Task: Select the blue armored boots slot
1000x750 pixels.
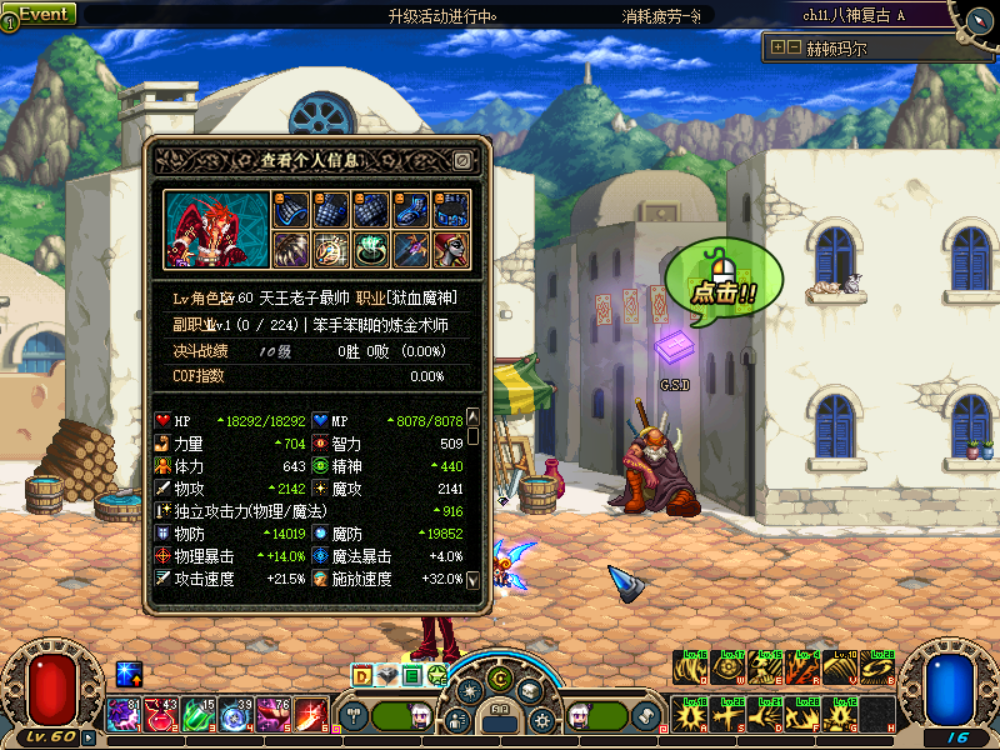Action: (411, 210)
